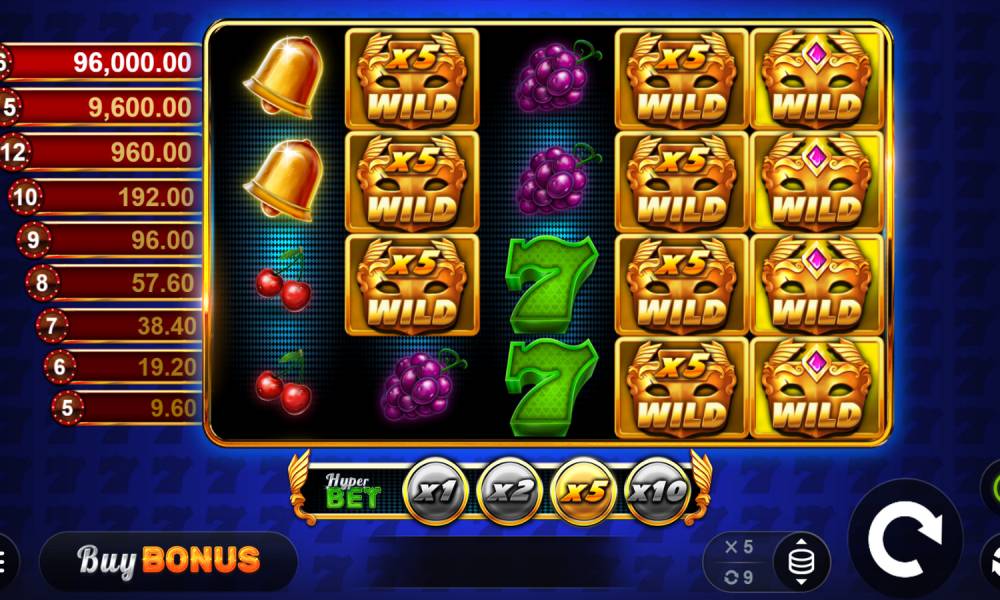Open the Buy Bonus feature
1000x600 pixels.
coord(168,560)
